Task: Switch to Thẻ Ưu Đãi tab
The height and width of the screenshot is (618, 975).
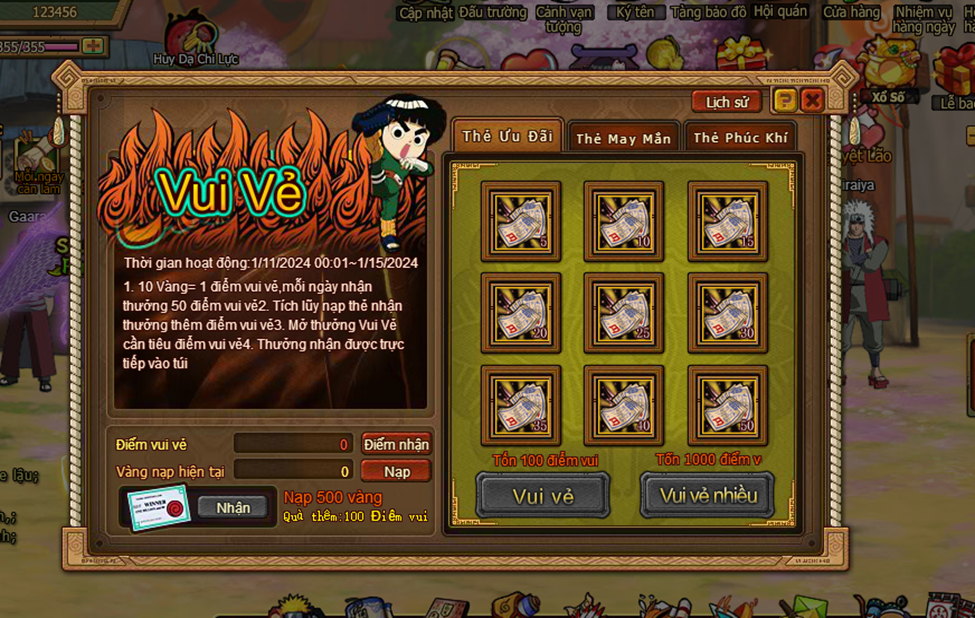Action: 507,137
